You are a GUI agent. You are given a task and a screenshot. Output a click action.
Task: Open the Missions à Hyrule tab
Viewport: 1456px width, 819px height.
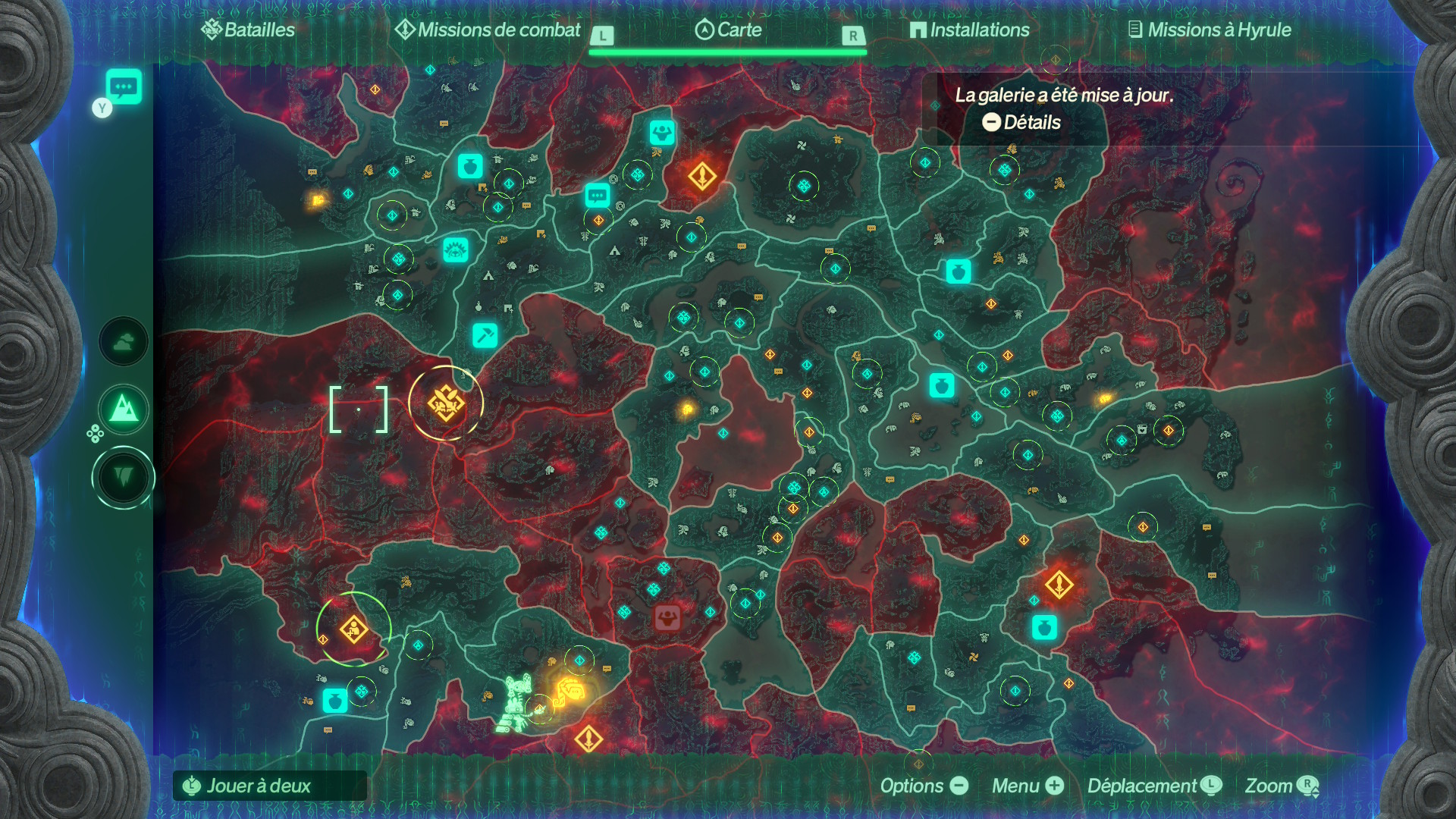point(1210,30)
